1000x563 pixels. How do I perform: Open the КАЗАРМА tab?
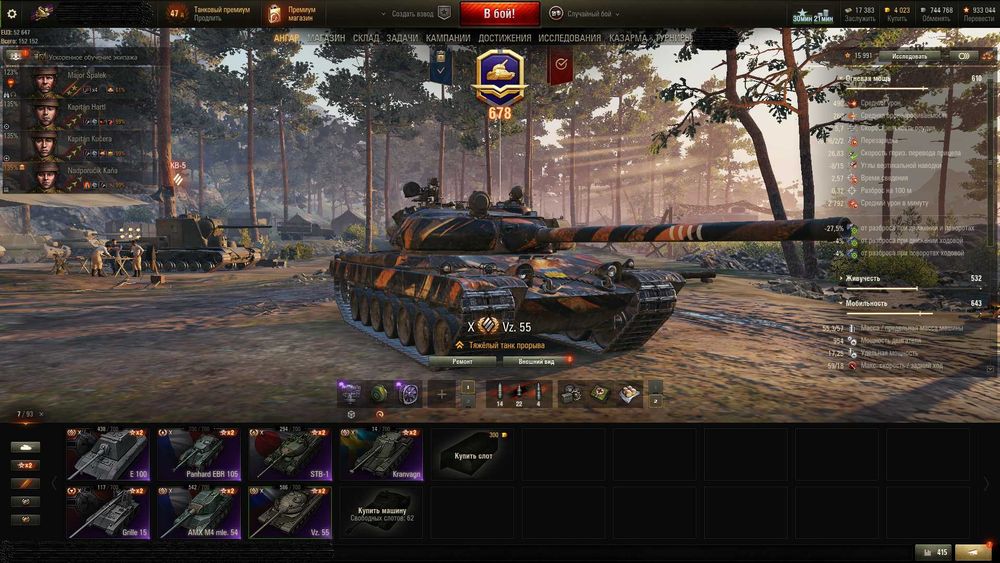(x=628, y=38)
